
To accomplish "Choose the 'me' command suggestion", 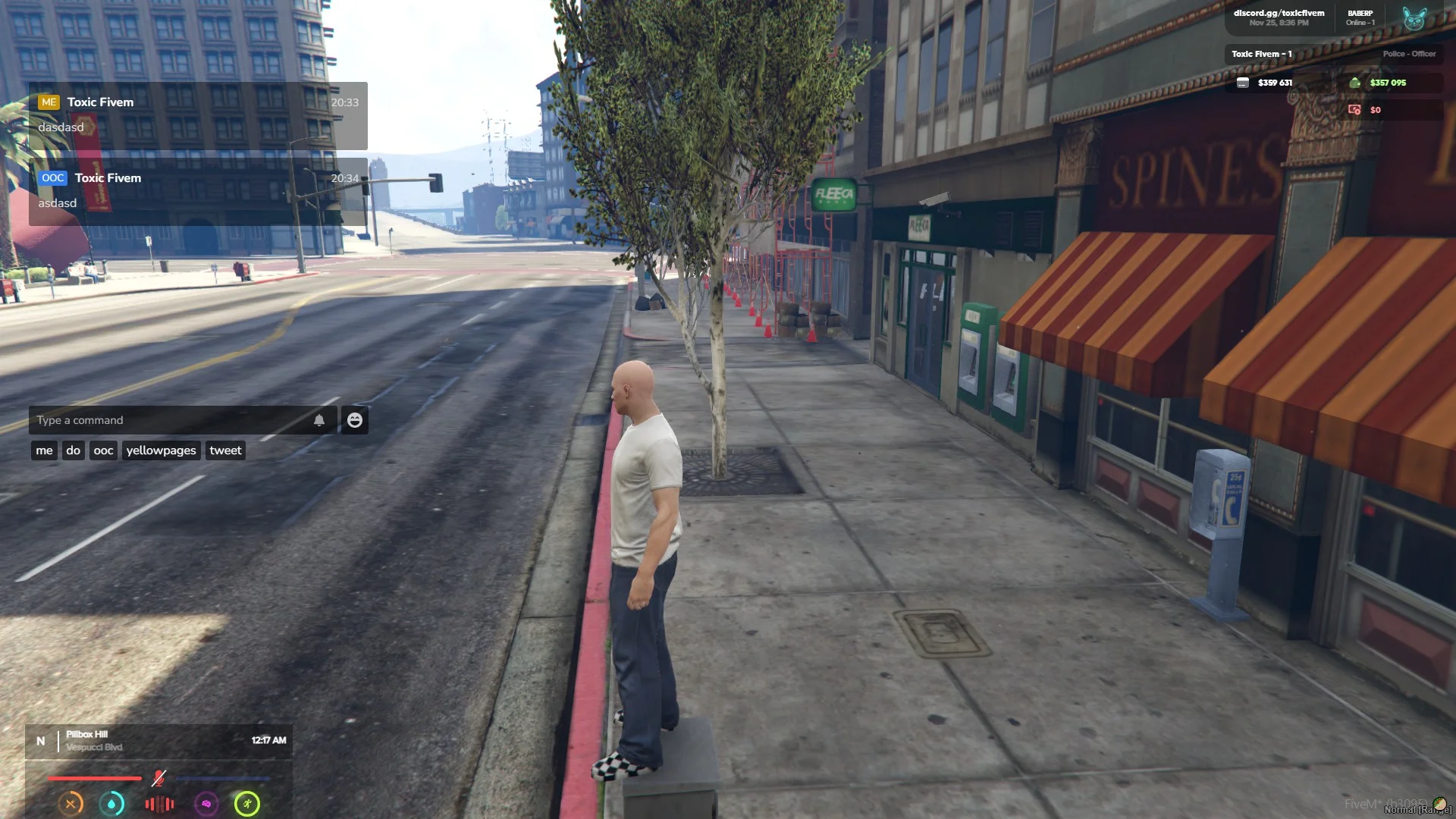I will tap(45, 450).
